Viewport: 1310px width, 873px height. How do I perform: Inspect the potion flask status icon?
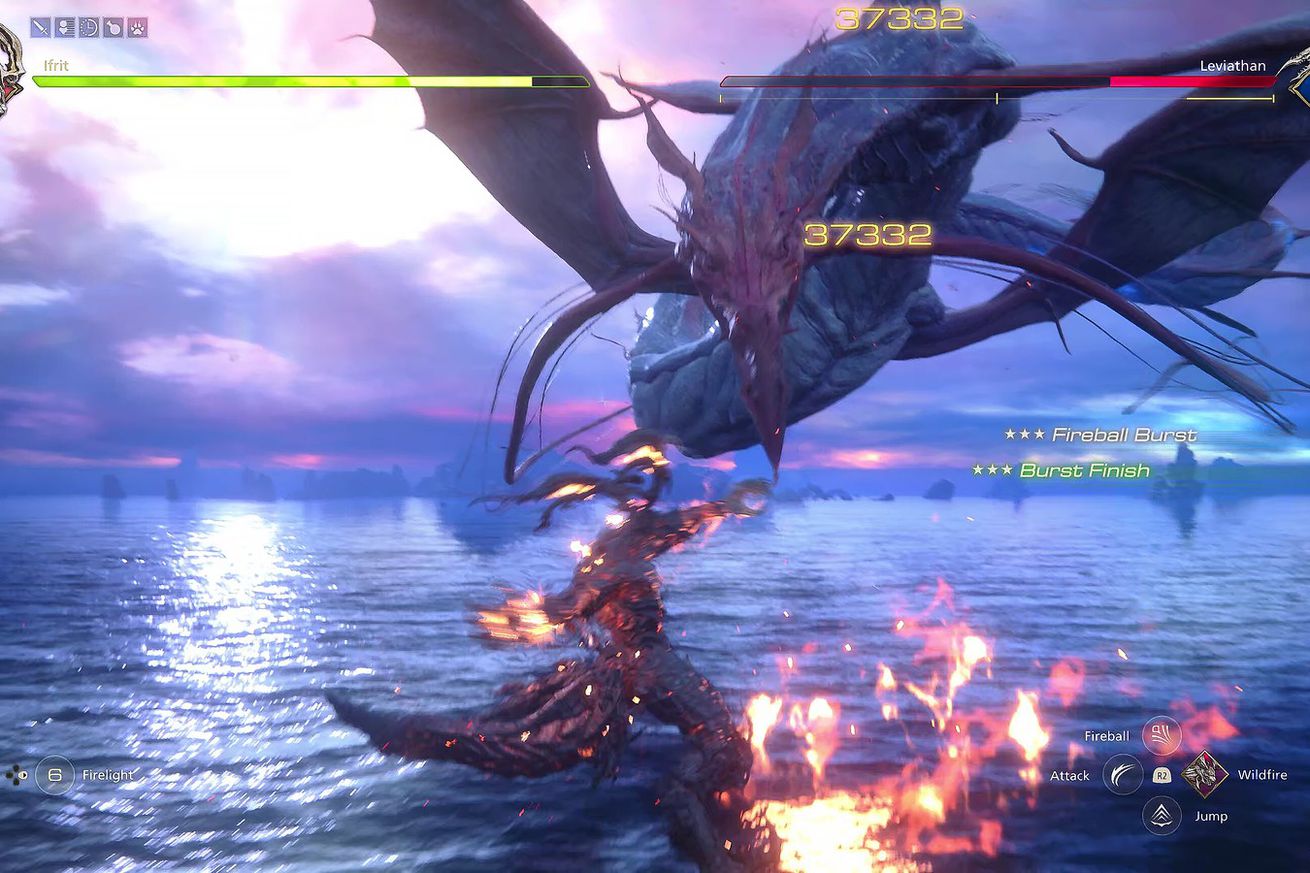(113, 27)
